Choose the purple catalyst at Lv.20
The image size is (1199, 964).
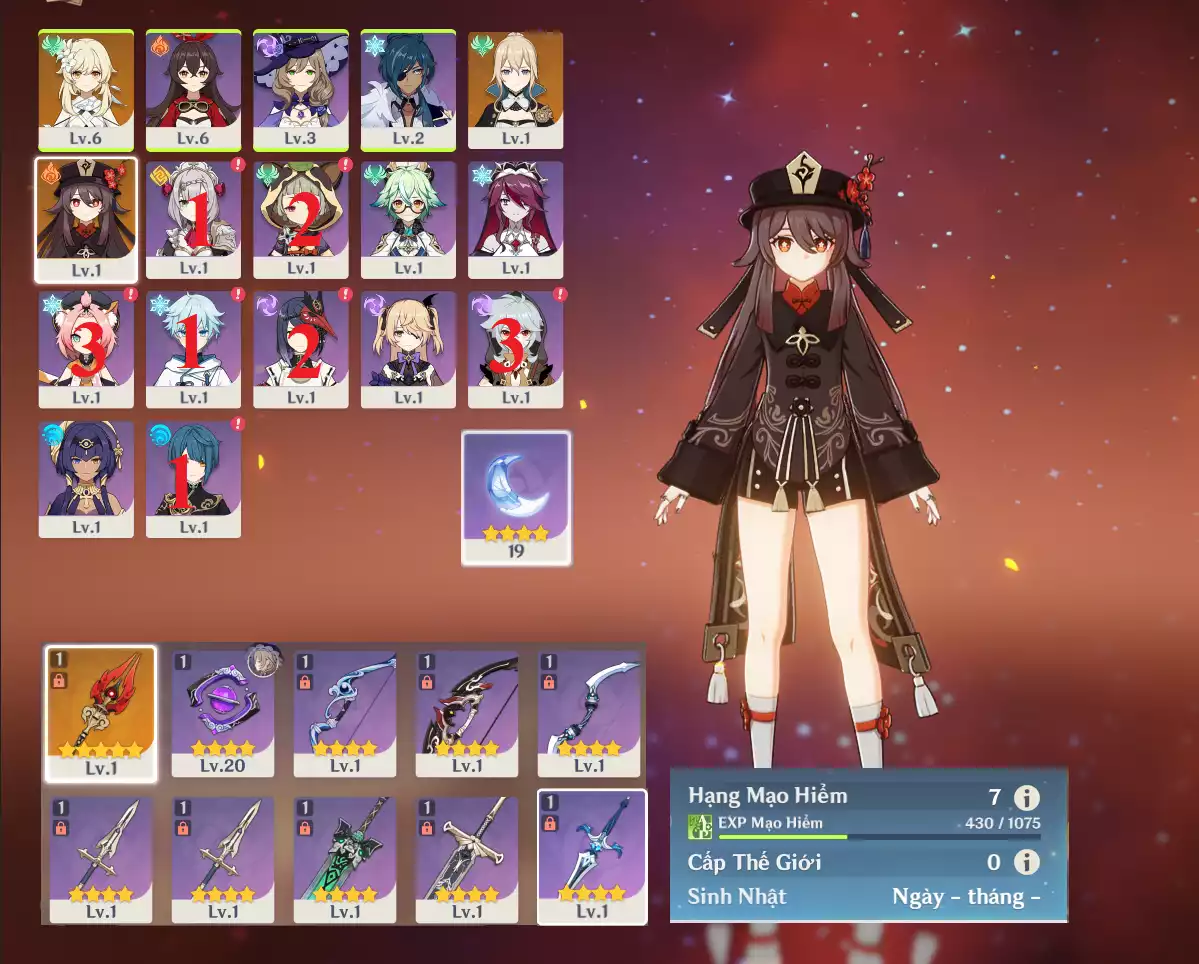(223, 712)
